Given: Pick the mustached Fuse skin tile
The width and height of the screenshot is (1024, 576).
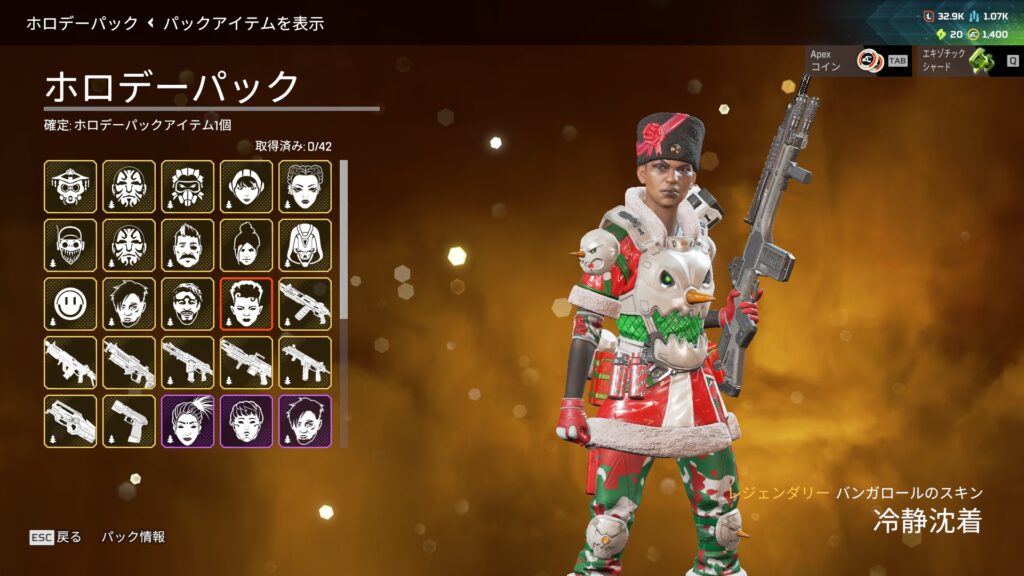Looking at the screenshot, I should point(188,245).
